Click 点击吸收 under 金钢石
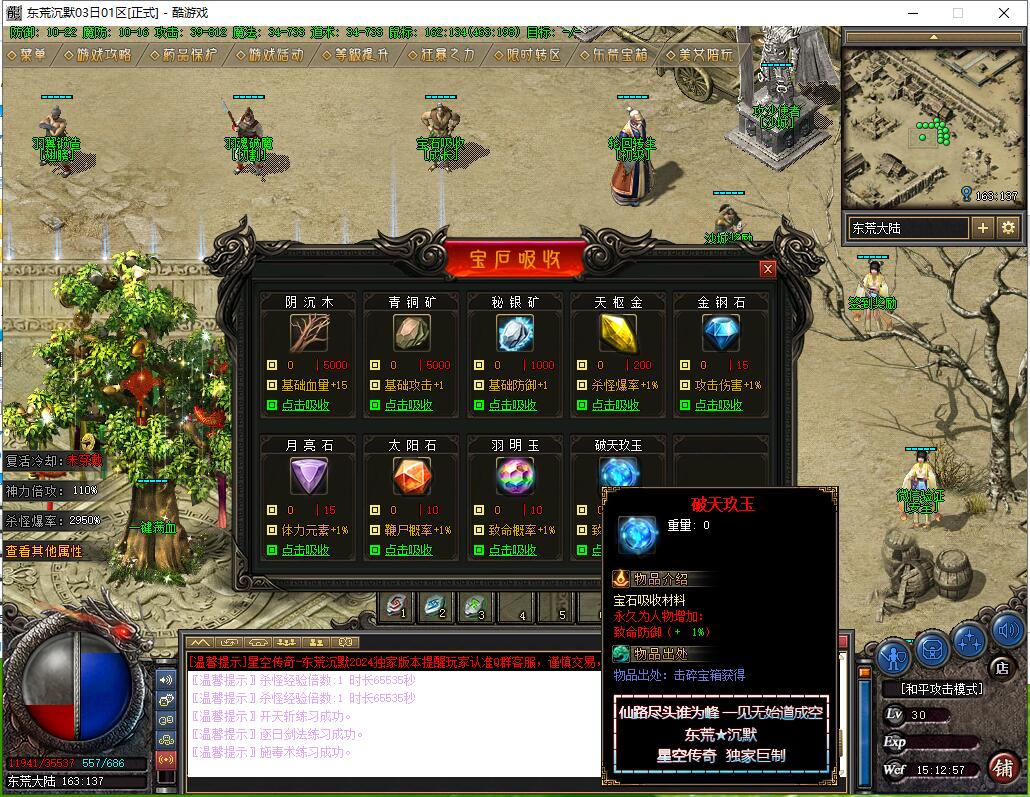Screen dimensions: 1030x797 click(x=719, y=405)
